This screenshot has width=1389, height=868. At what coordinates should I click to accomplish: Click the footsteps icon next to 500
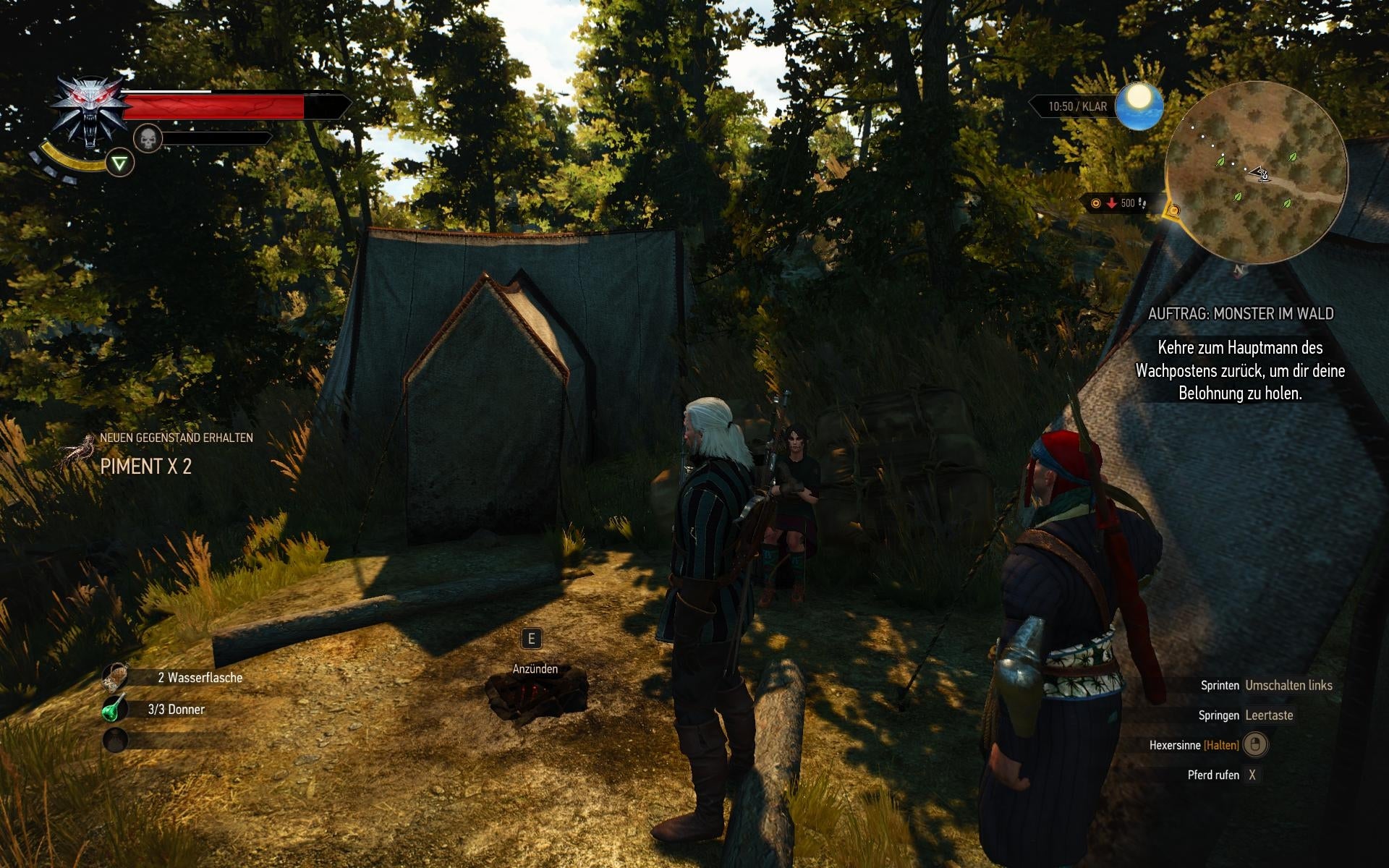tap(1143, 203)
